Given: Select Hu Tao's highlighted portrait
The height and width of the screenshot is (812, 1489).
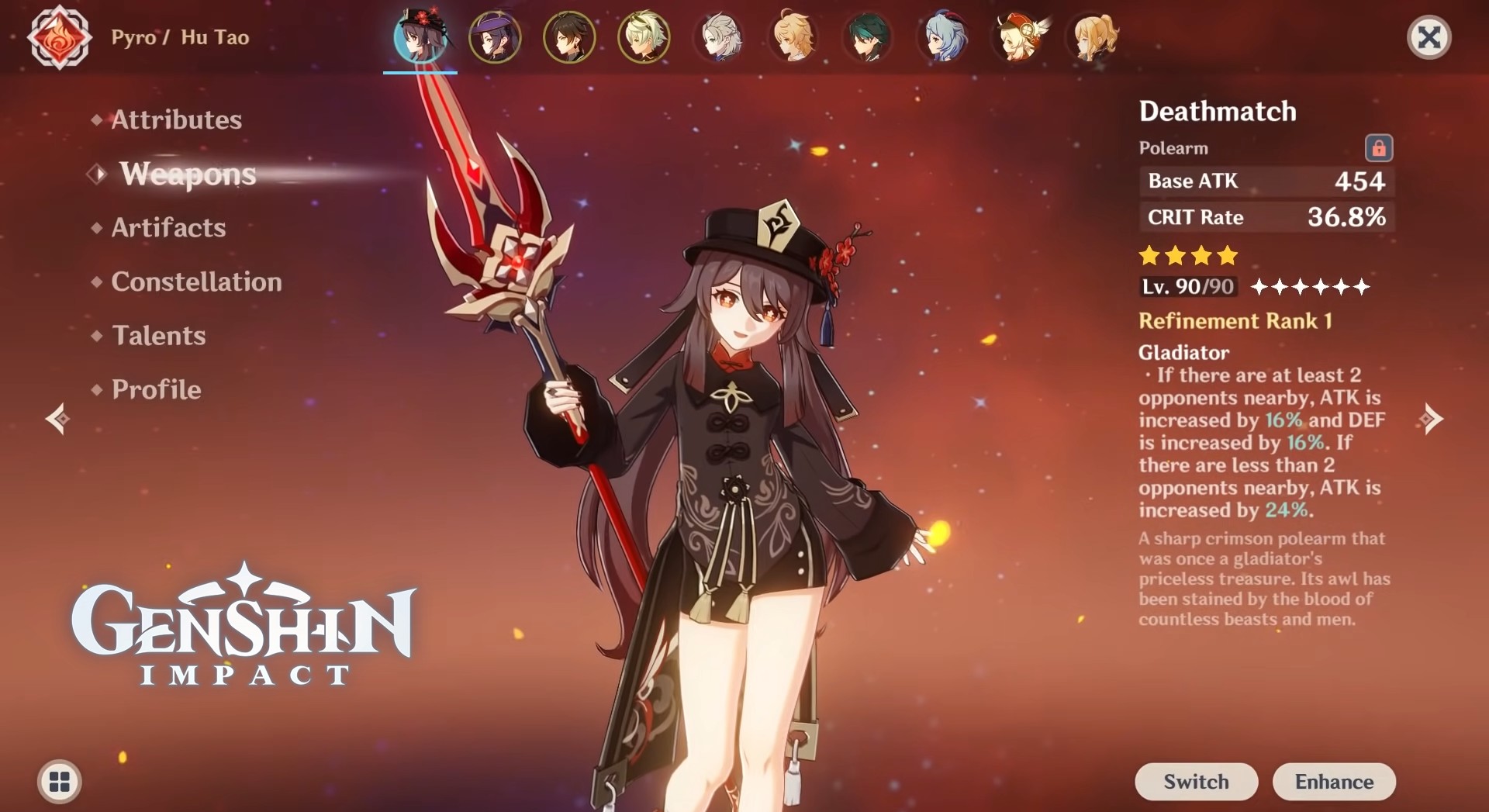Looking at the screenshot, I should pos(420,37).
